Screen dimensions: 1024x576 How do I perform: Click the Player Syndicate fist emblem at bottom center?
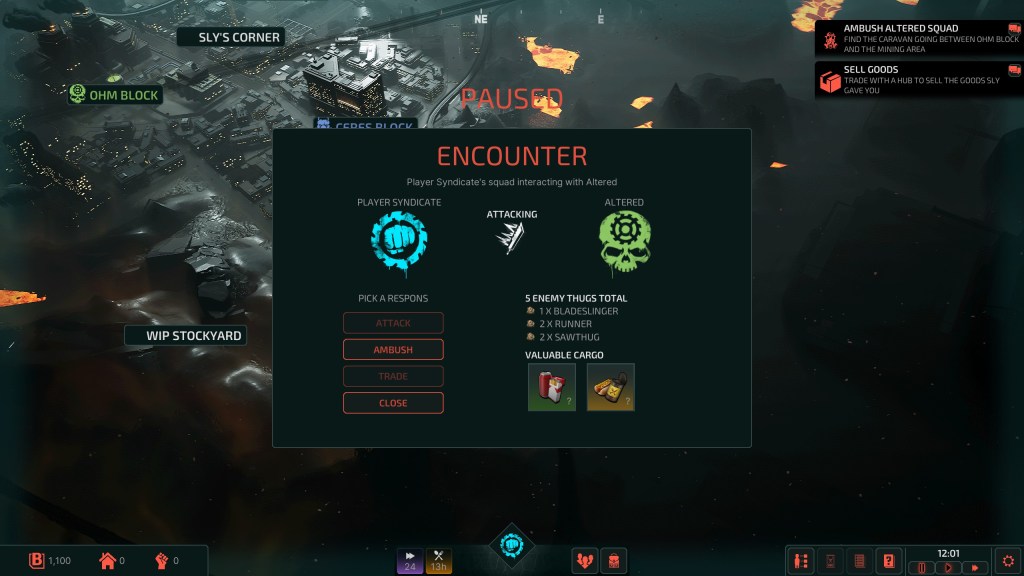[x=512, y=546]
